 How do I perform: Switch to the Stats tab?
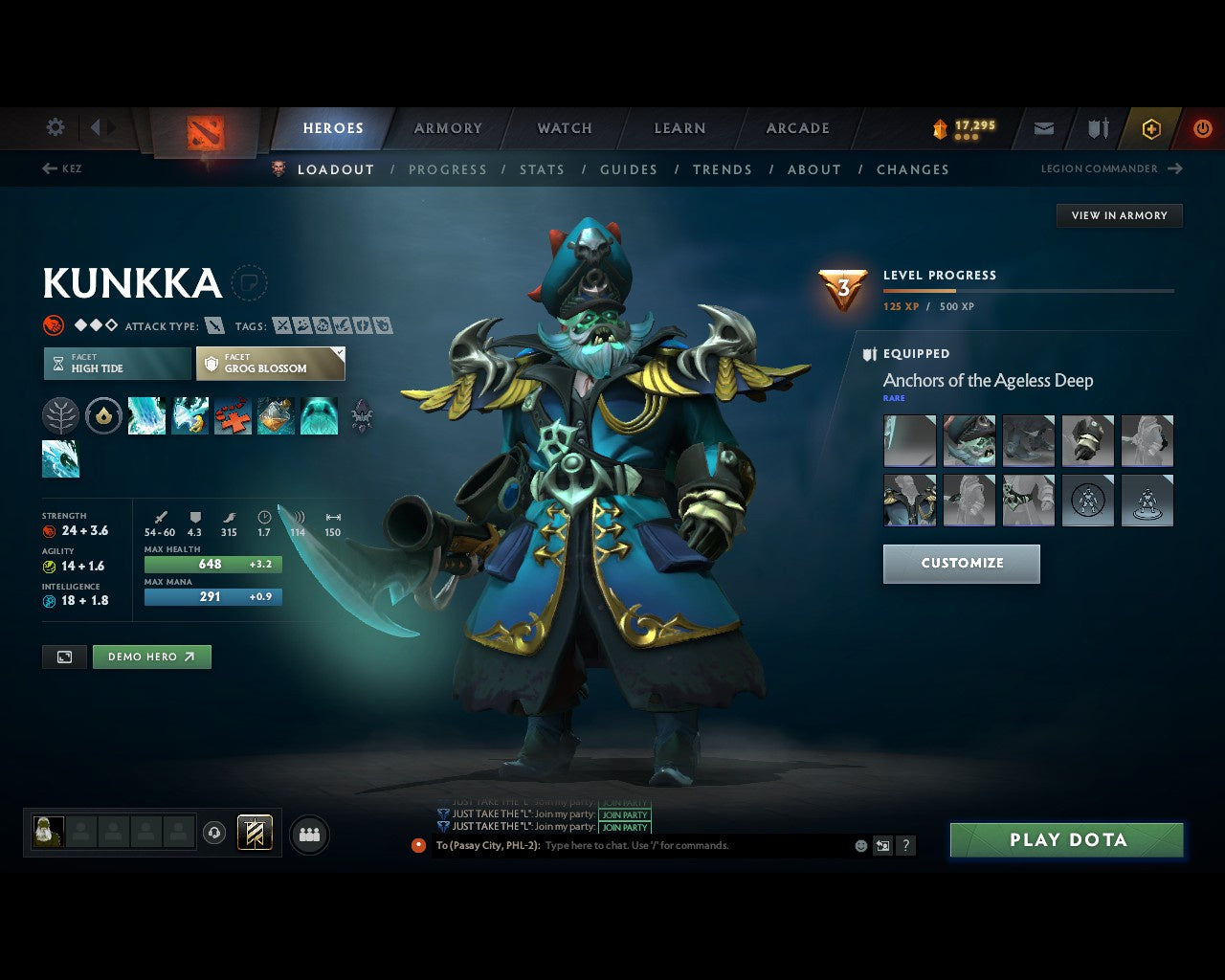point(542,169)
